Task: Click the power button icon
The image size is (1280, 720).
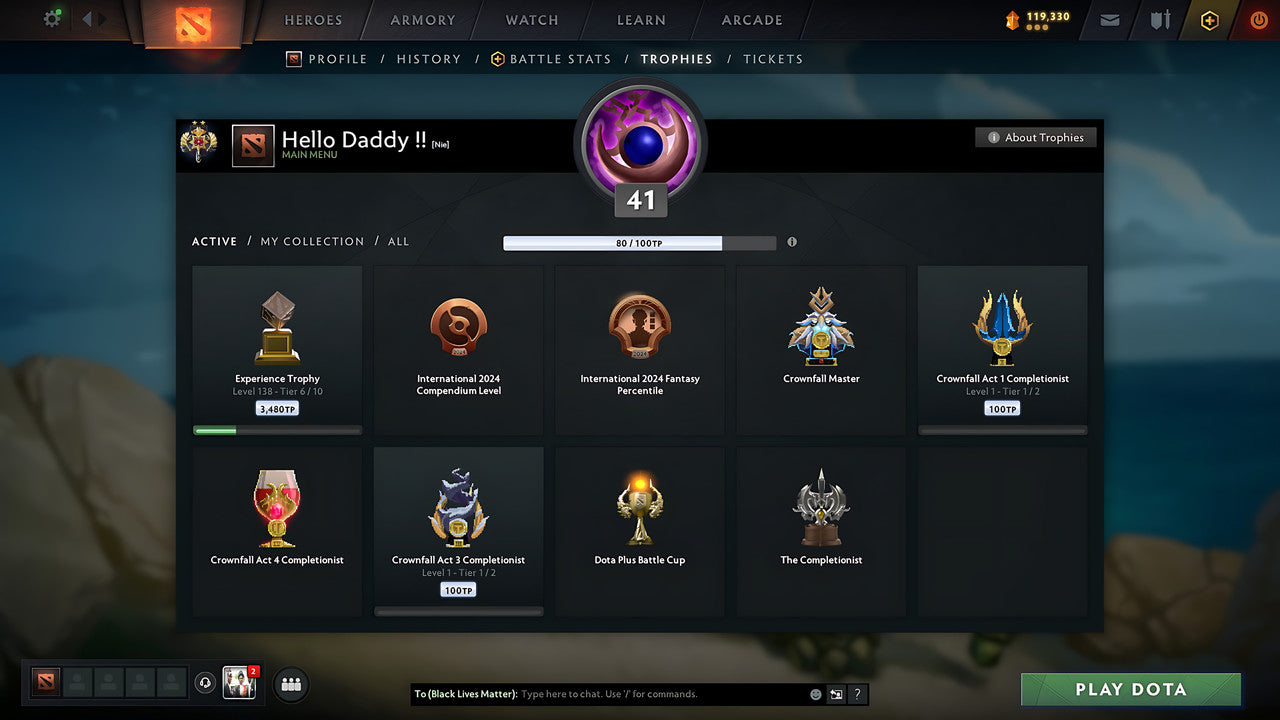Action: click(x=1258, y=20)
